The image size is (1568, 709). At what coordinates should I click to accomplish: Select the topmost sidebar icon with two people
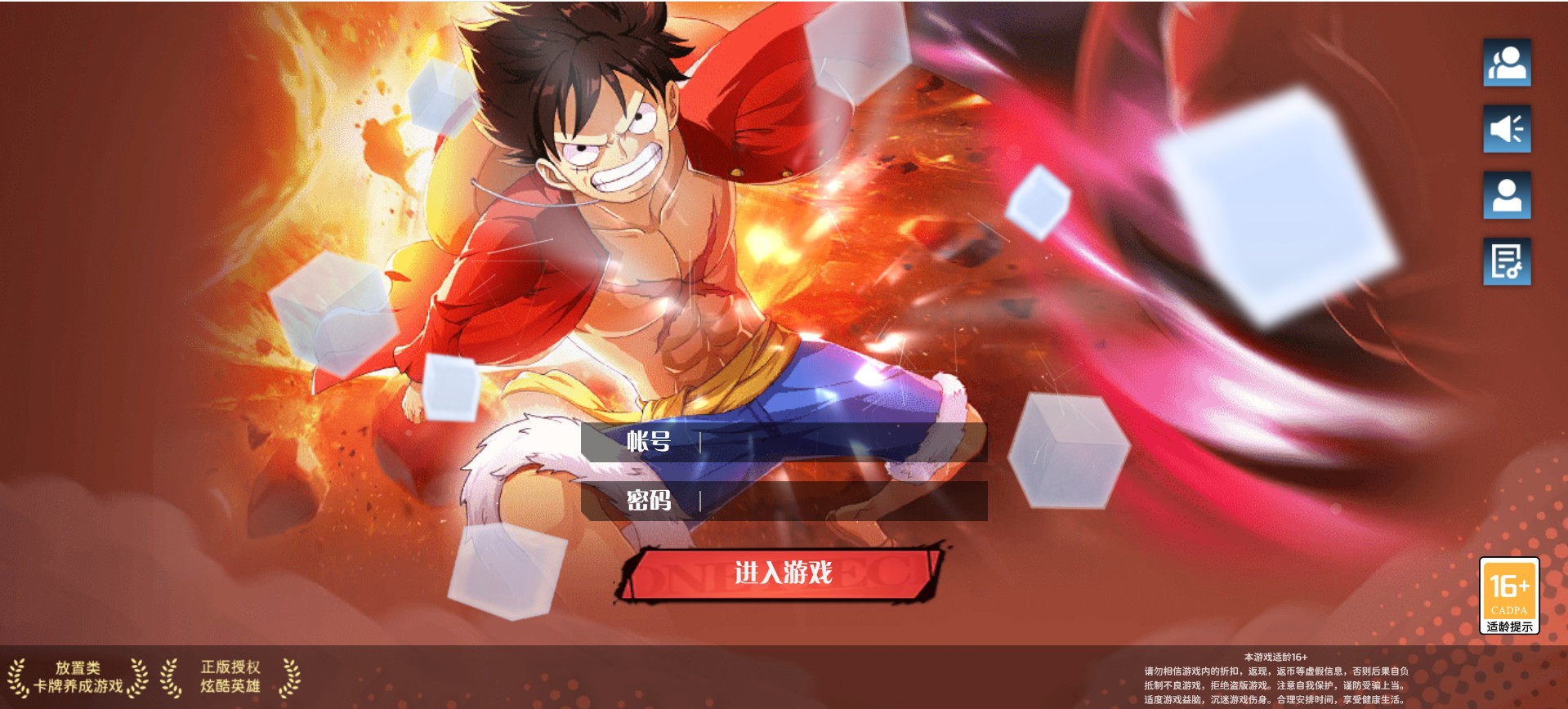(x=1507, y=63)
